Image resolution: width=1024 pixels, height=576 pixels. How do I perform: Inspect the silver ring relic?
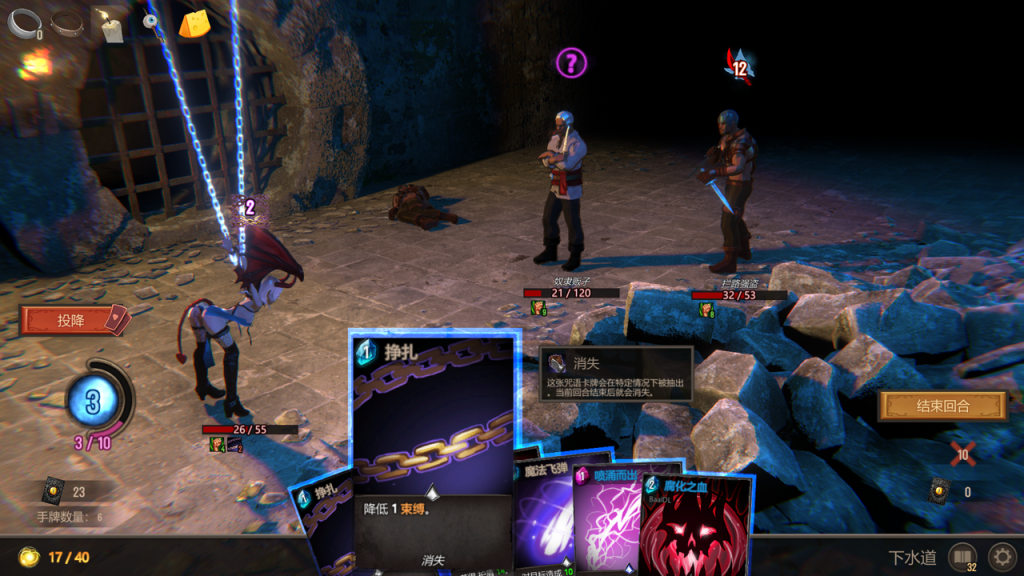tap(22, 24)
